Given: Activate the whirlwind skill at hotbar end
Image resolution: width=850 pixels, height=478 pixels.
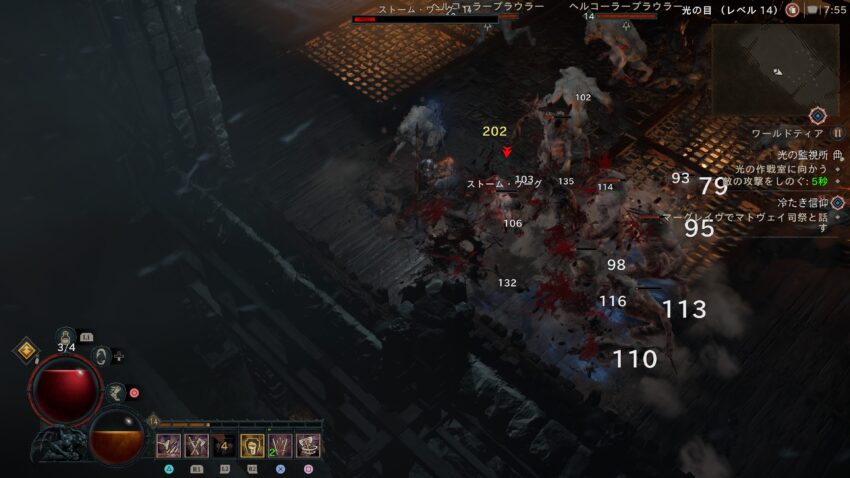Looking at the screenshot, I should (x=308, y=446).
